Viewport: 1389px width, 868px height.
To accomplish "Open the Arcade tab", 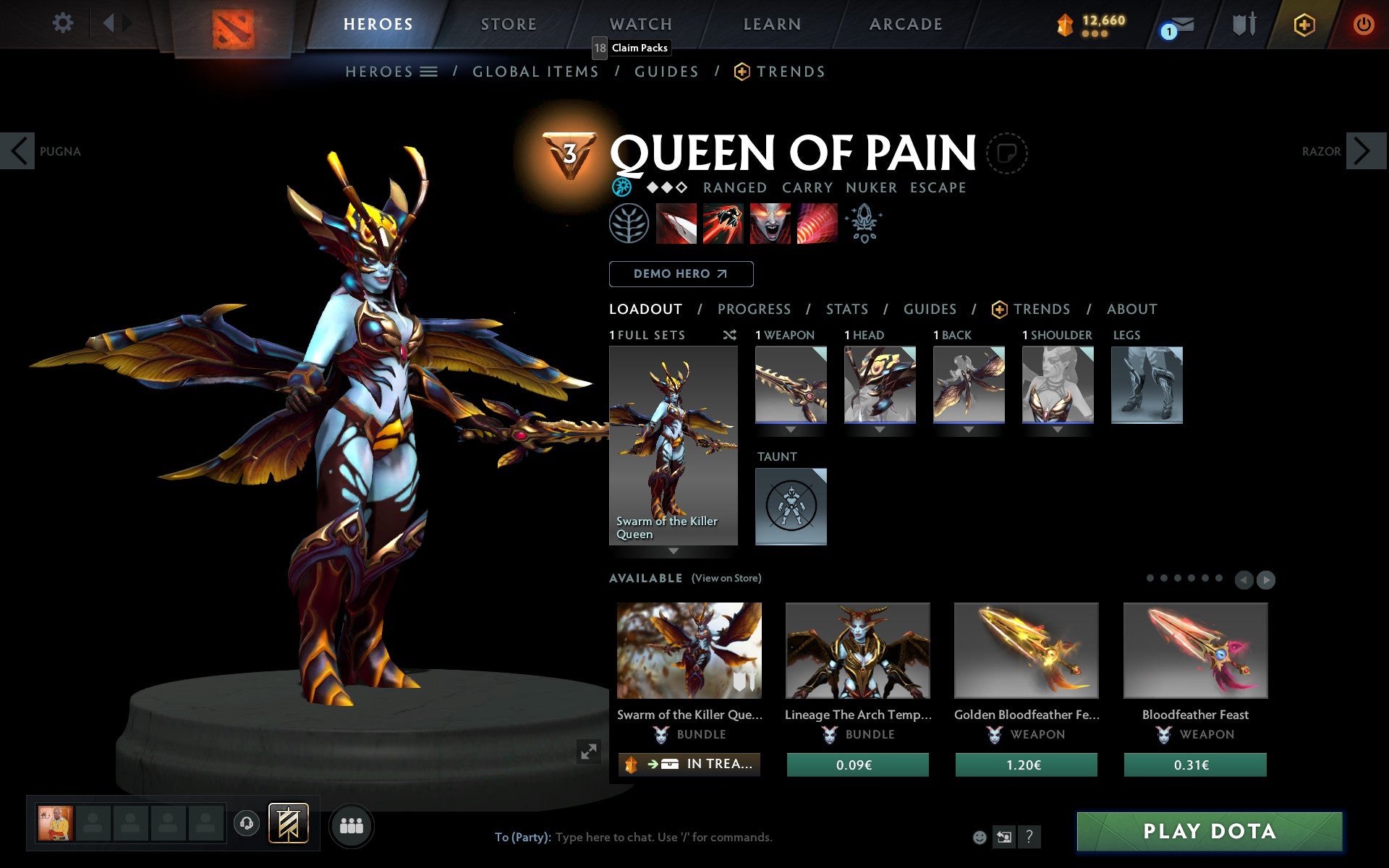I will pyautogui.click(x=904, y=24).
